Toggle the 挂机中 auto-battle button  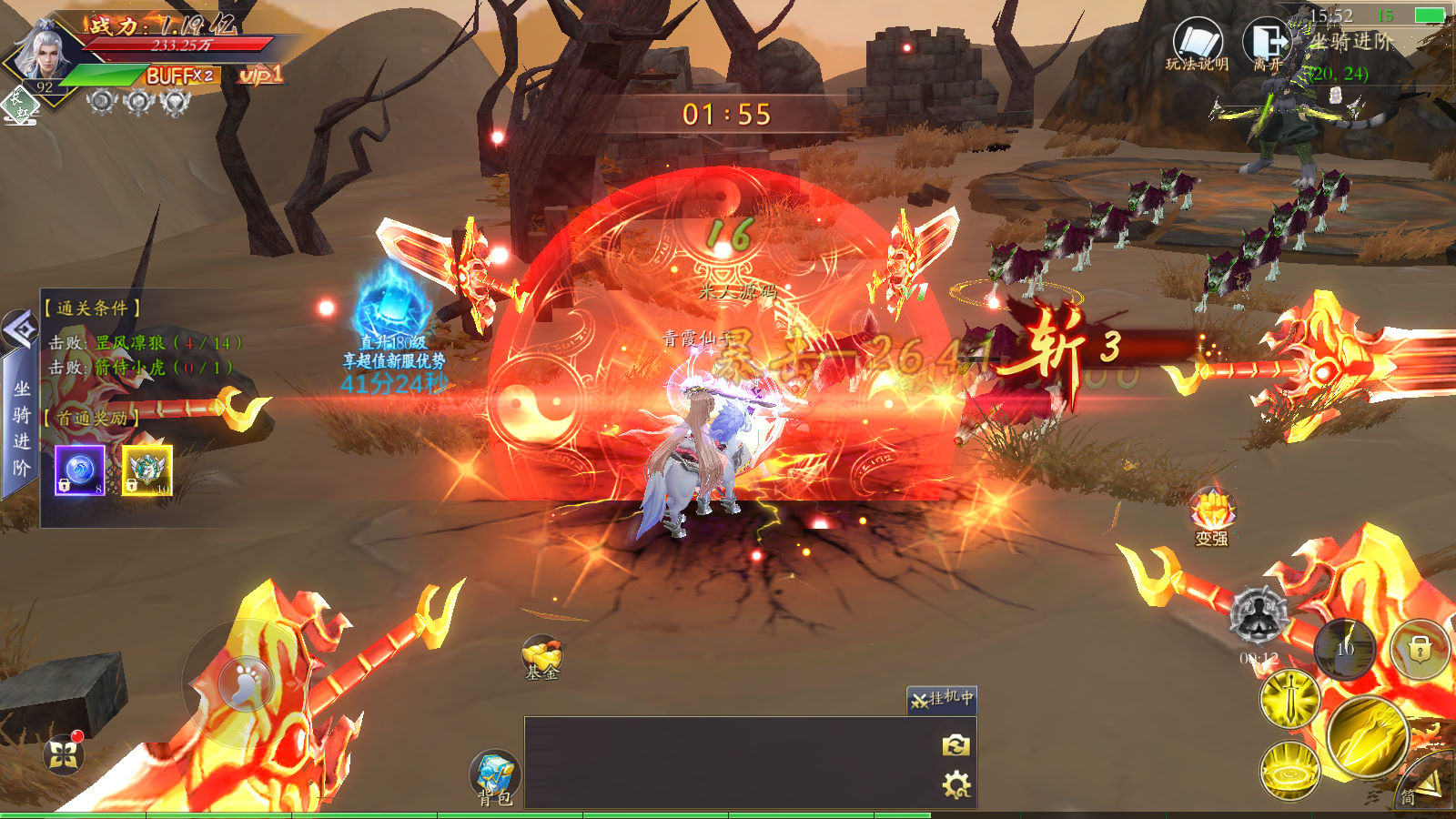[x=942, y=699]
